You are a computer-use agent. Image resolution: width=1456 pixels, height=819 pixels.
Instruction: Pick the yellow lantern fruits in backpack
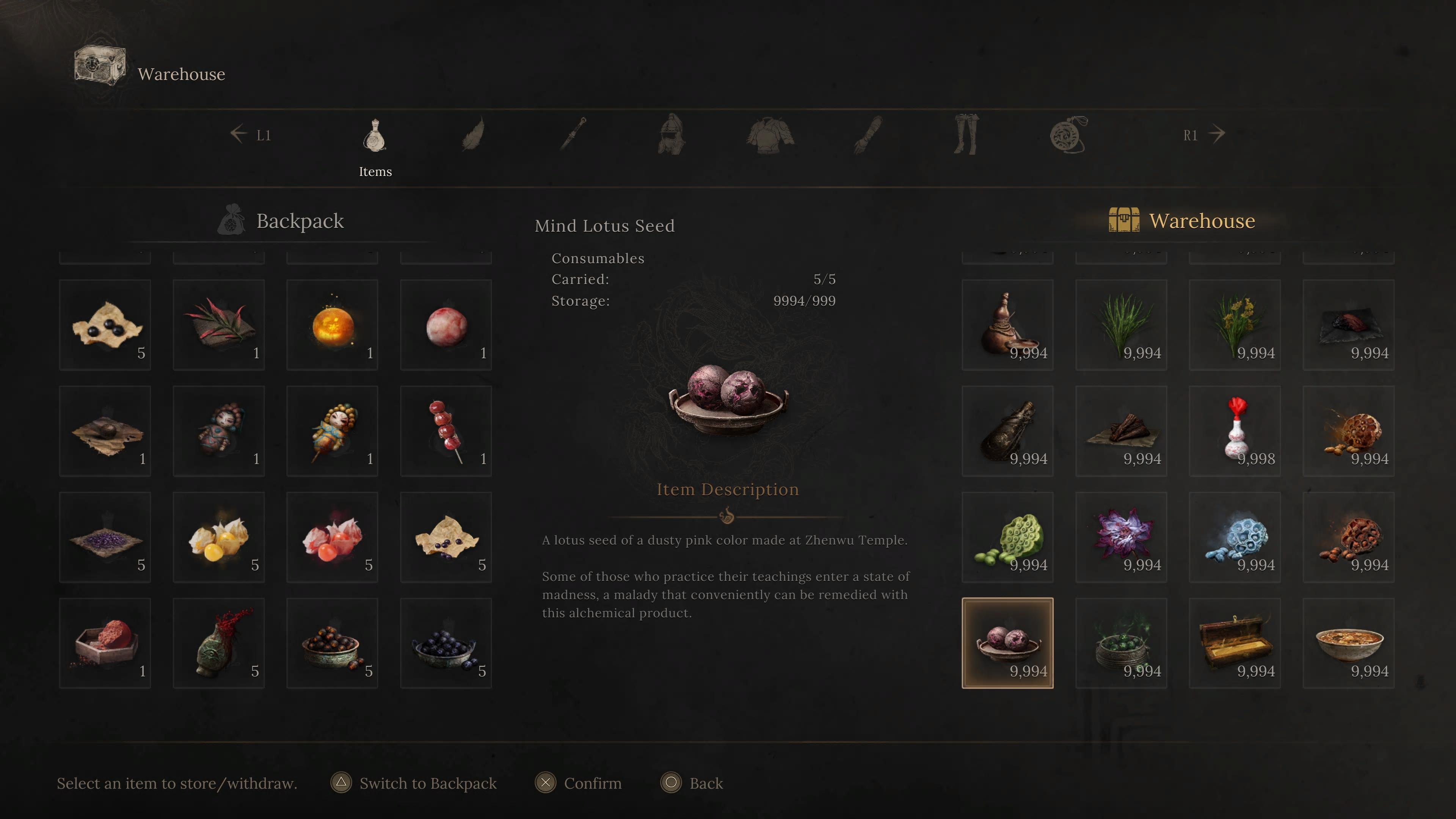coord(218,537)
